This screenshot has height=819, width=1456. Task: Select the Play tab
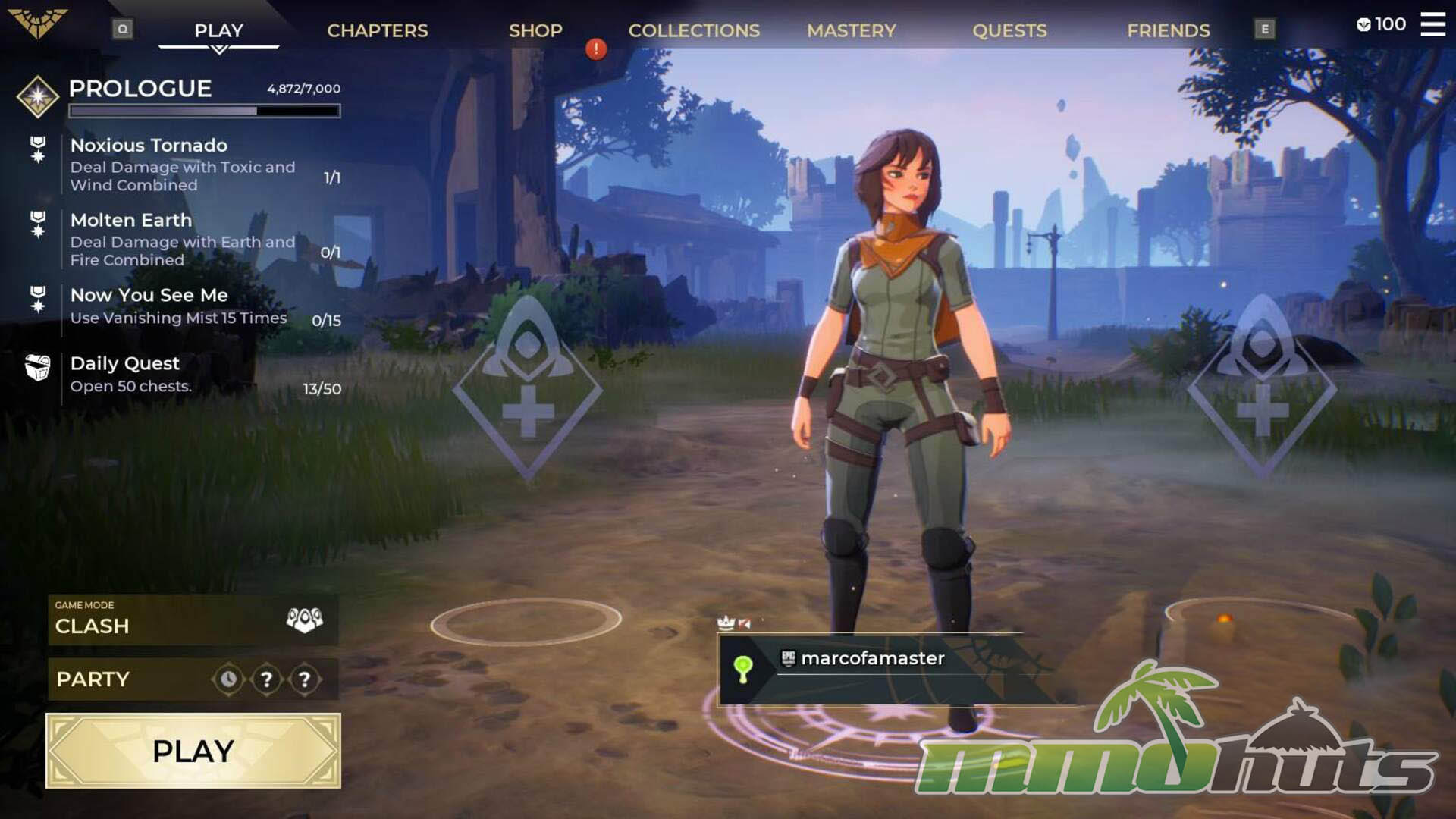tap(218, 30)
